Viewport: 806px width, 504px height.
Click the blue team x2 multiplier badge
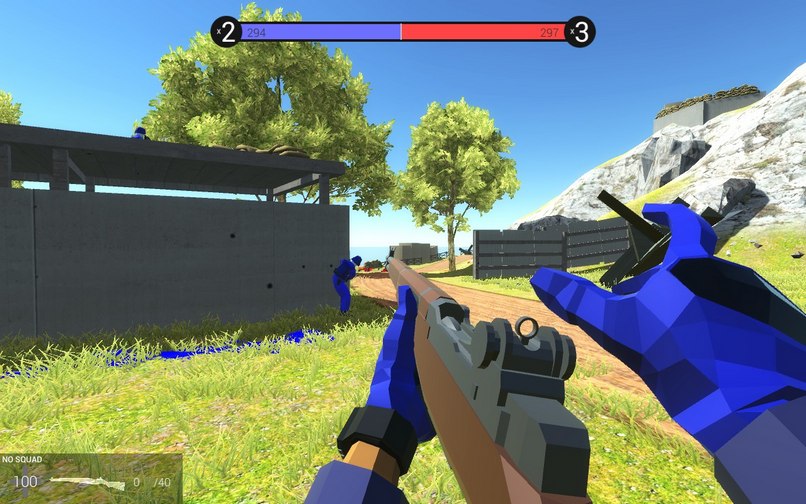(x=227, y=32)
